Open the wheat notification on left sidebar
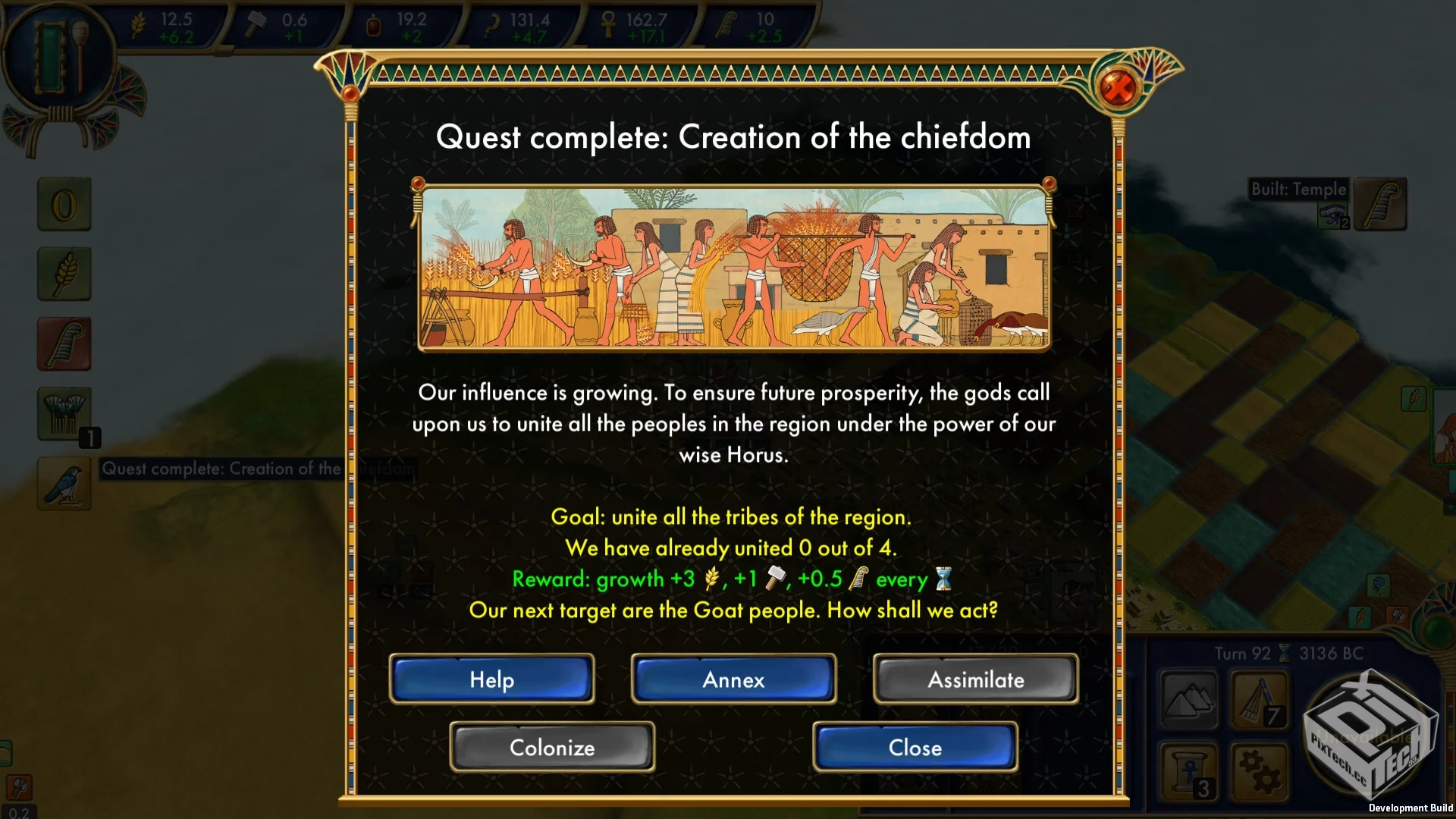Screen dimensions: 1456x819 coord(64,274)
